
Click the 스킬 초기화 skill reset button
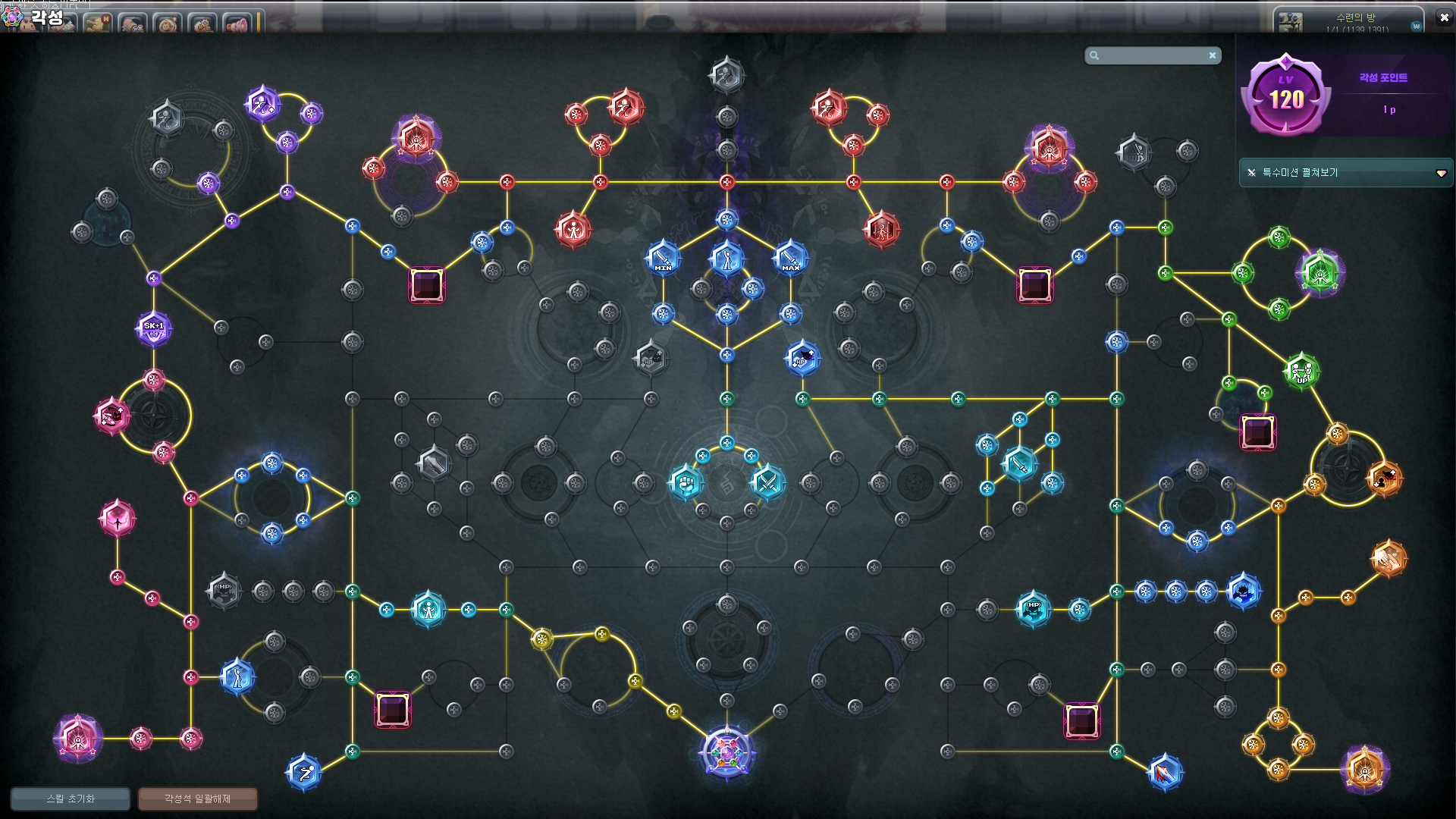tap(71, 799)
